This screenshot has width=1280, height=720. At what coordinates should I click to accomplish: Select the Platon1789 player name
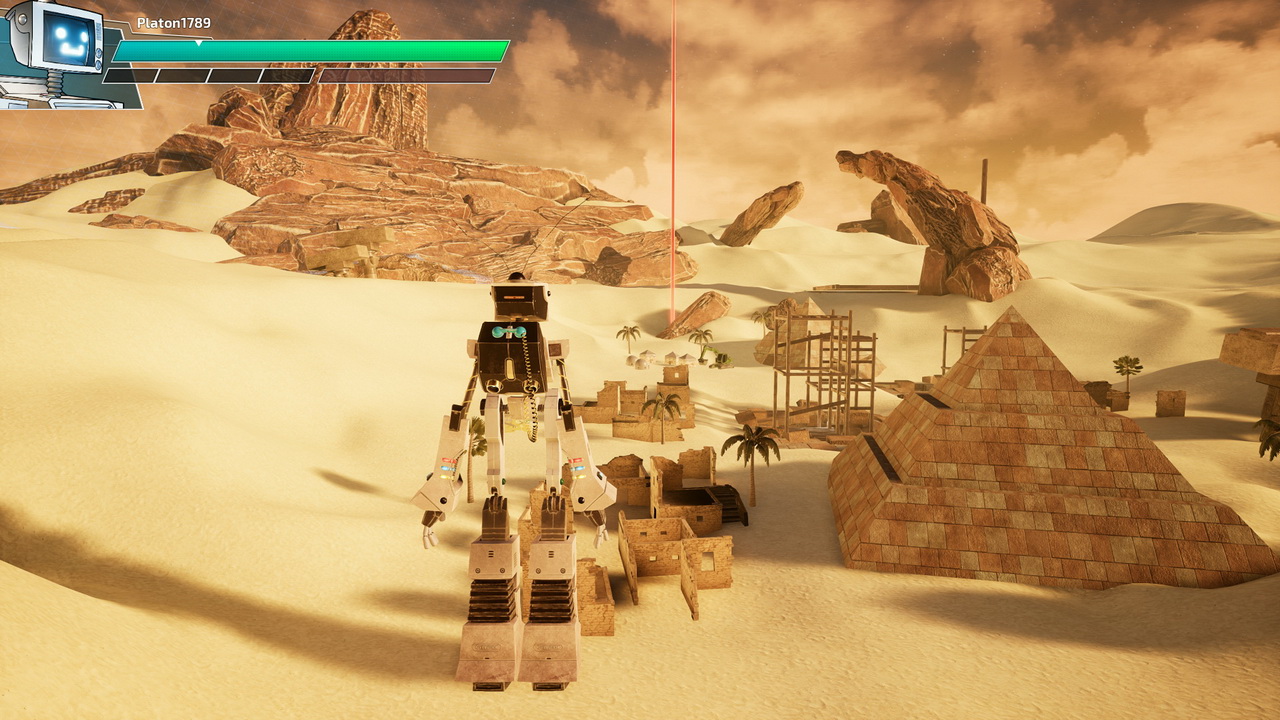point(174,23)
